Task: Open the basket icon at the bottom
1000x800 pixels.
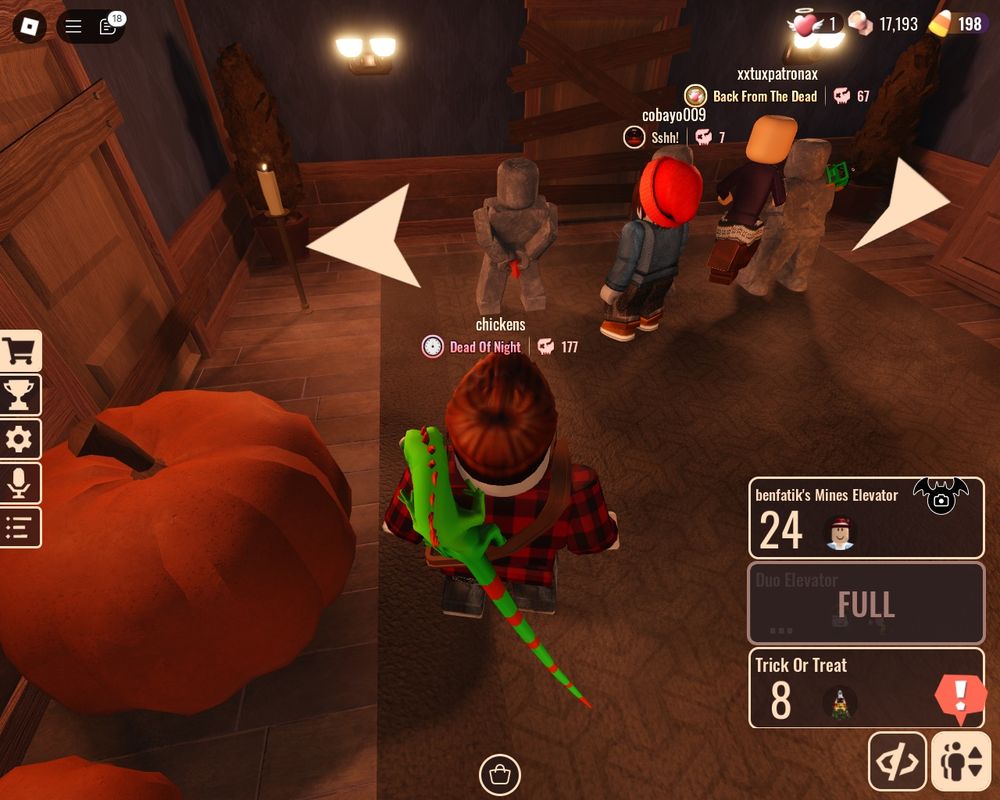Action: [500, 773]
